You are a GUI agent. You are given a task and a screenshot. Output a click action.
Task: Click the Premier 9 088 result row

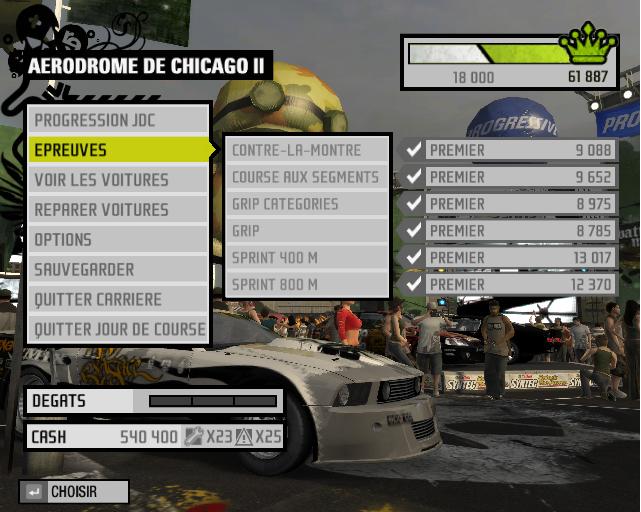tap(510, 150)
